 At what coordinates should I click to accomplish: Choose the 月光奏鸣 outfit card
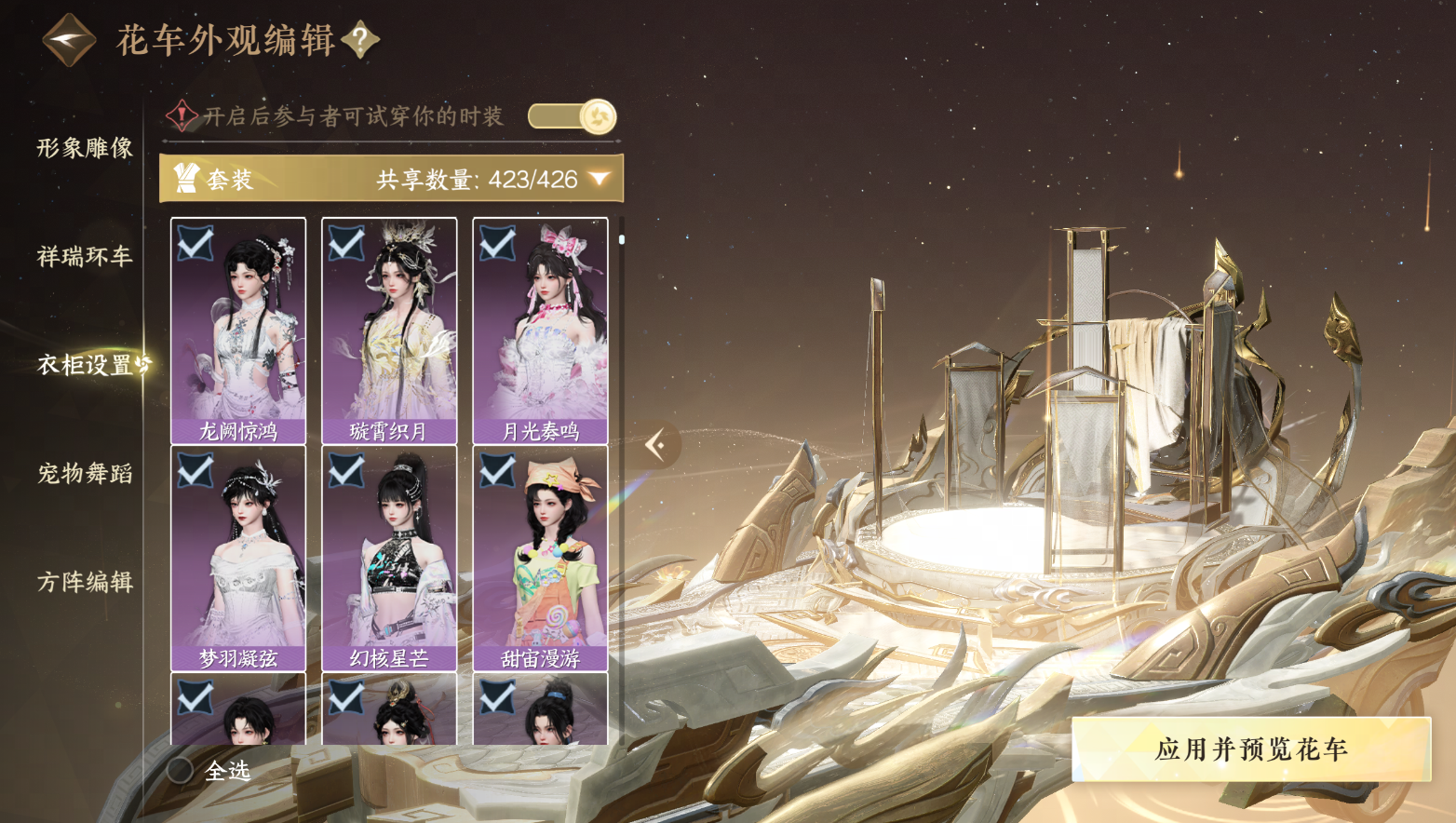tap(540, 331)
